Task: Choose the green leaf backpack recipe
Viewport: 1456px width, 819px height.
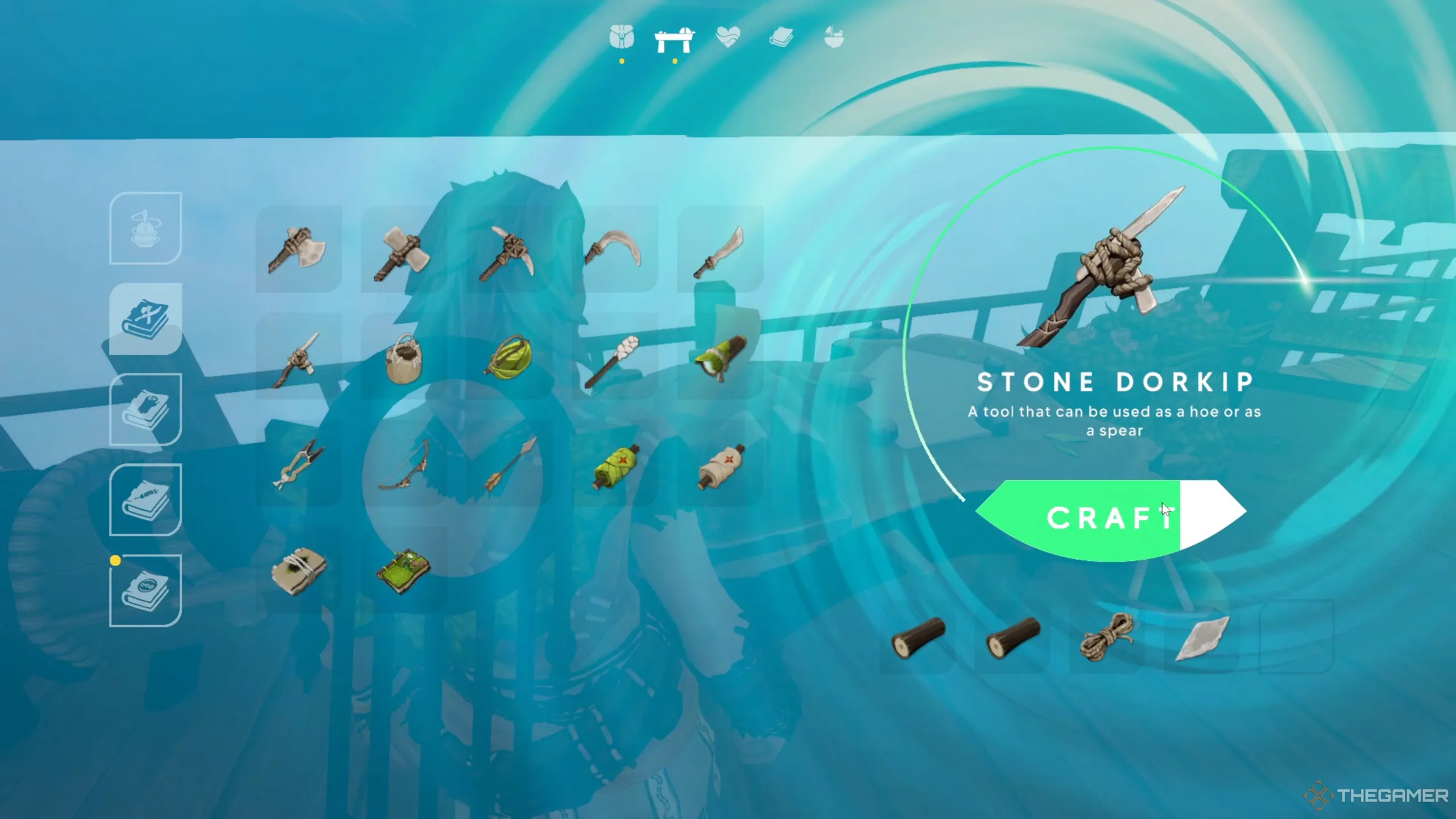Action: tap(508, 357)
